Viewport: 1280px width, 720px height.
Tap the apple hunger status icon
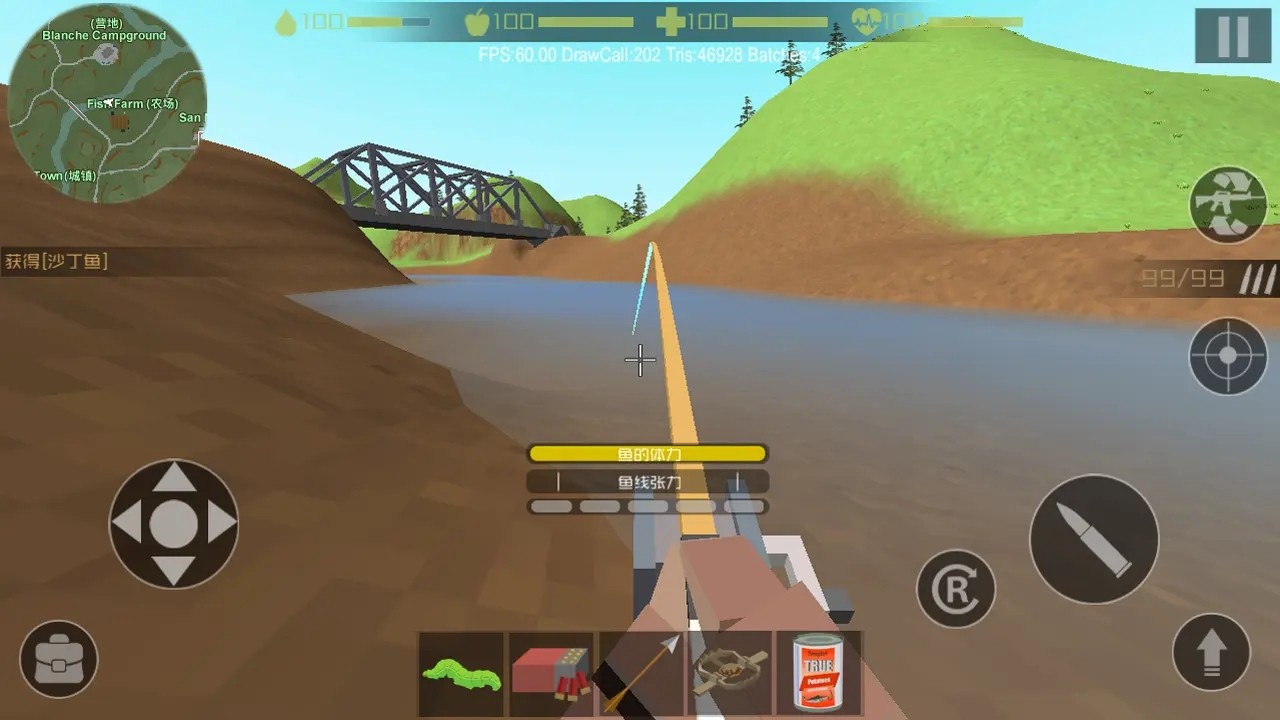tap(478, 21)
